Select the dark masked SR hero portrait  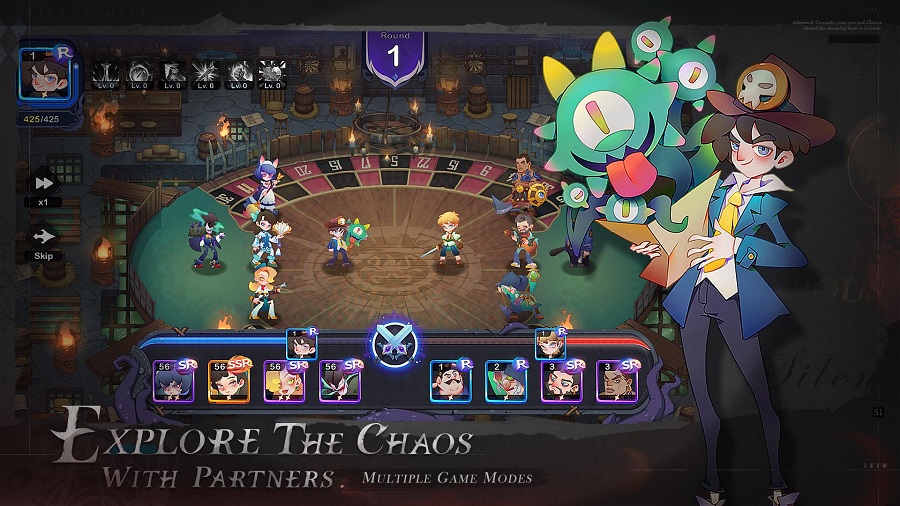point(340,381)
